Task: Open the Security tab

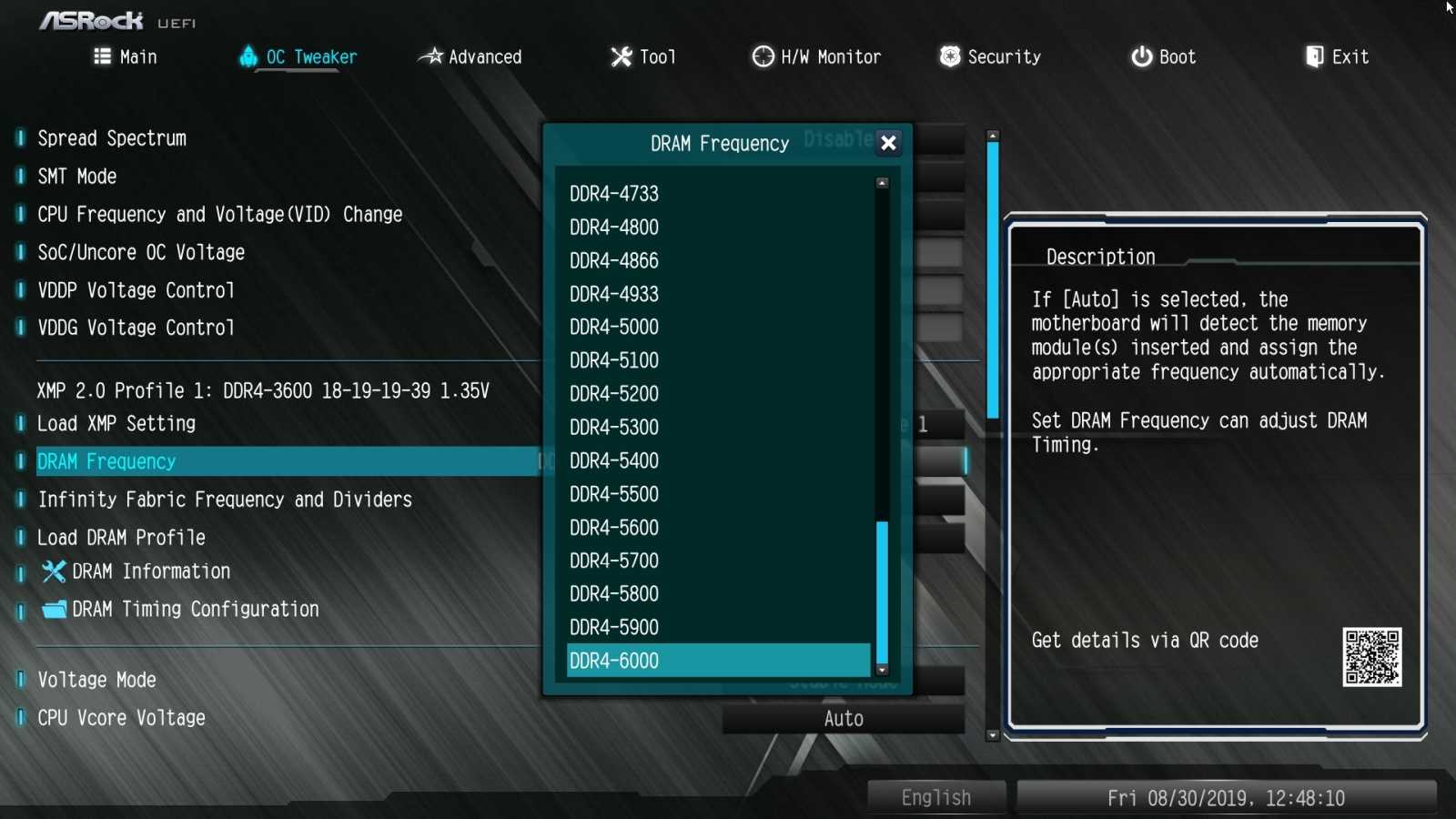Action: pos(990,56)
